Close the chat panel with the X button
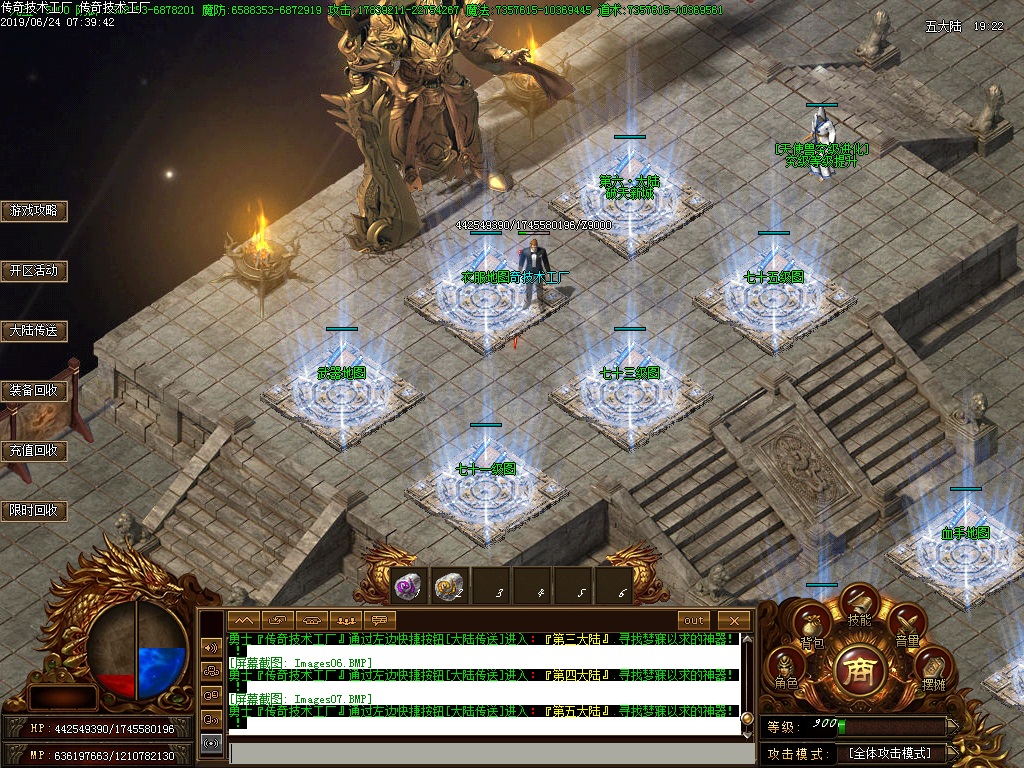1024x768 pixels. point(734,621)
